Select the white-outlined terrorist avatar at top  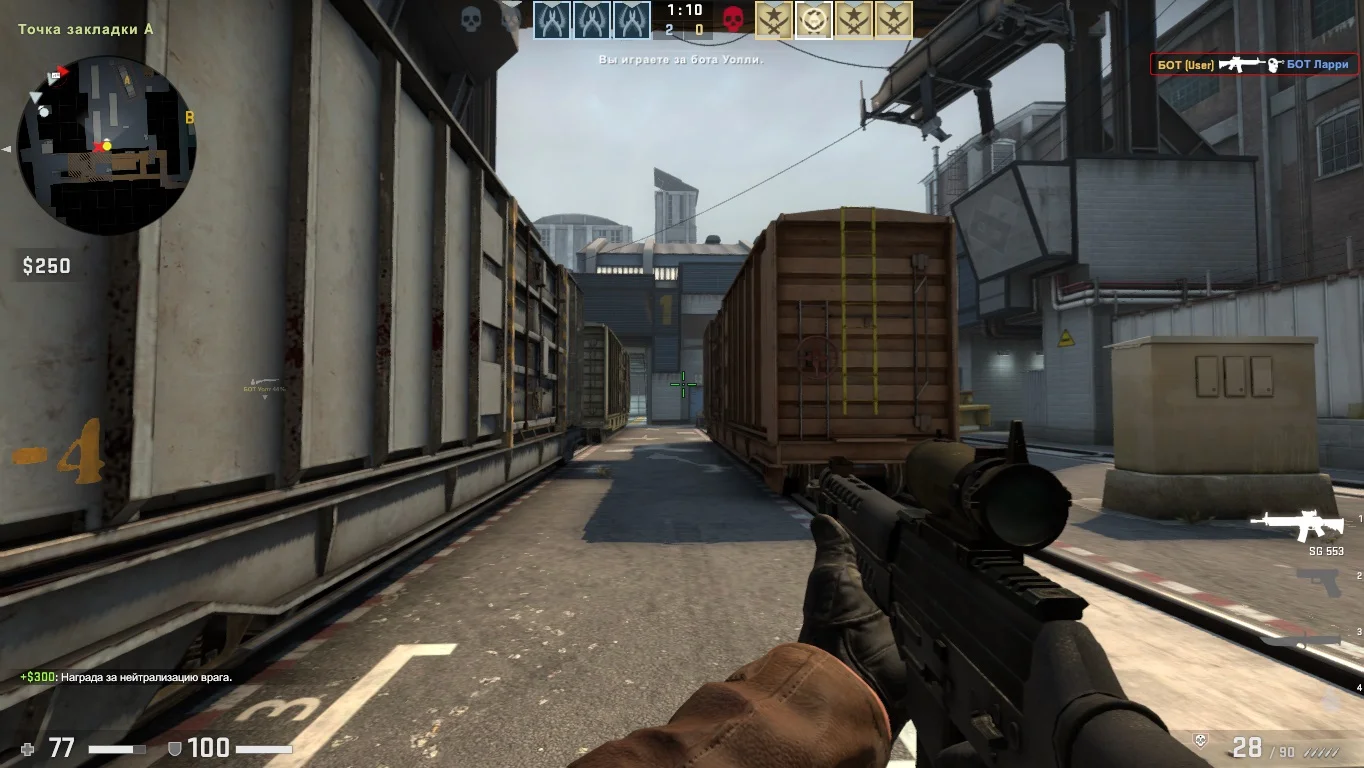[813, 19]
